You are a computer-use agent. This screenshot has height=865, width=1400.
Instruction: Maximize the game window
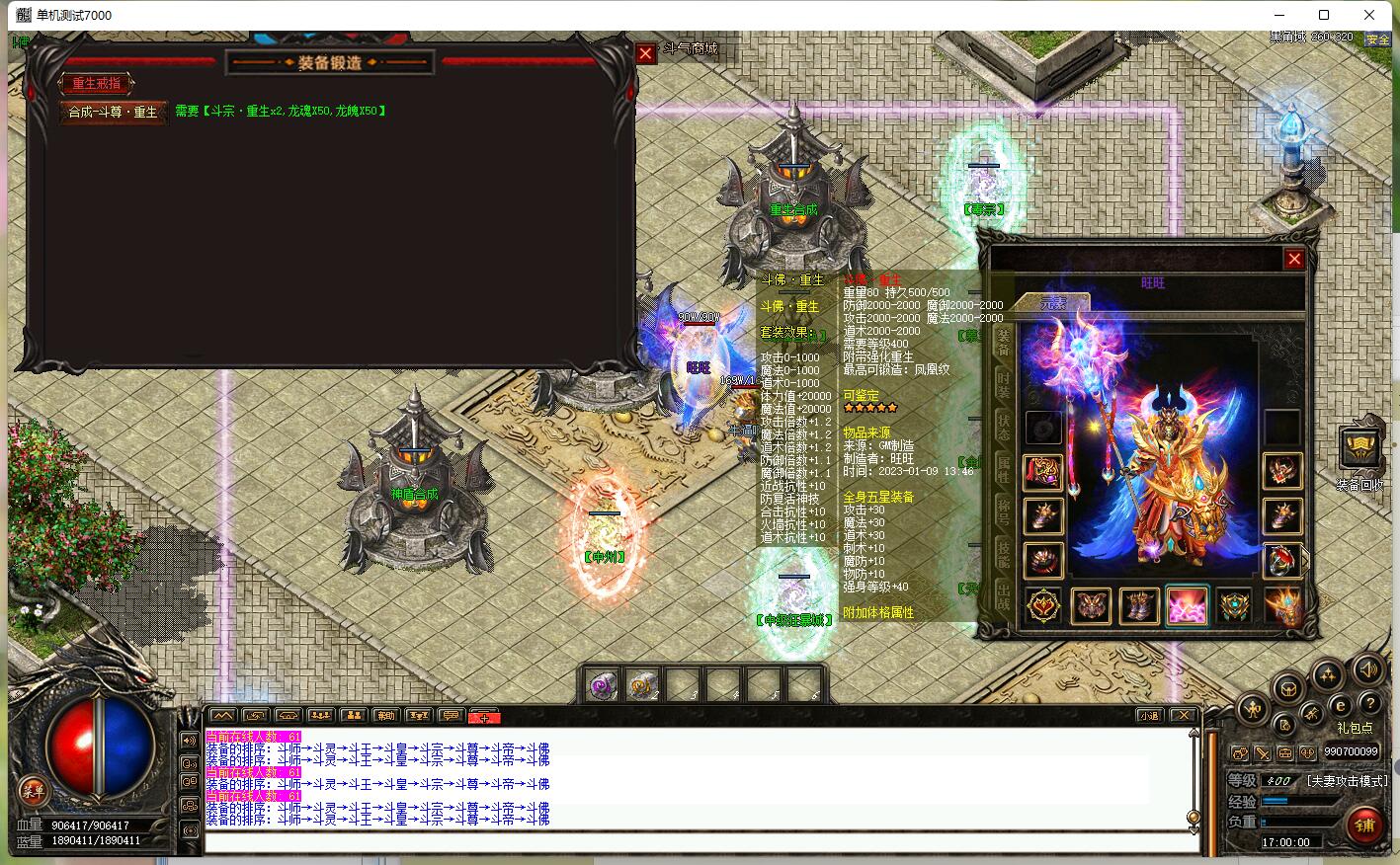[1324, 15]
